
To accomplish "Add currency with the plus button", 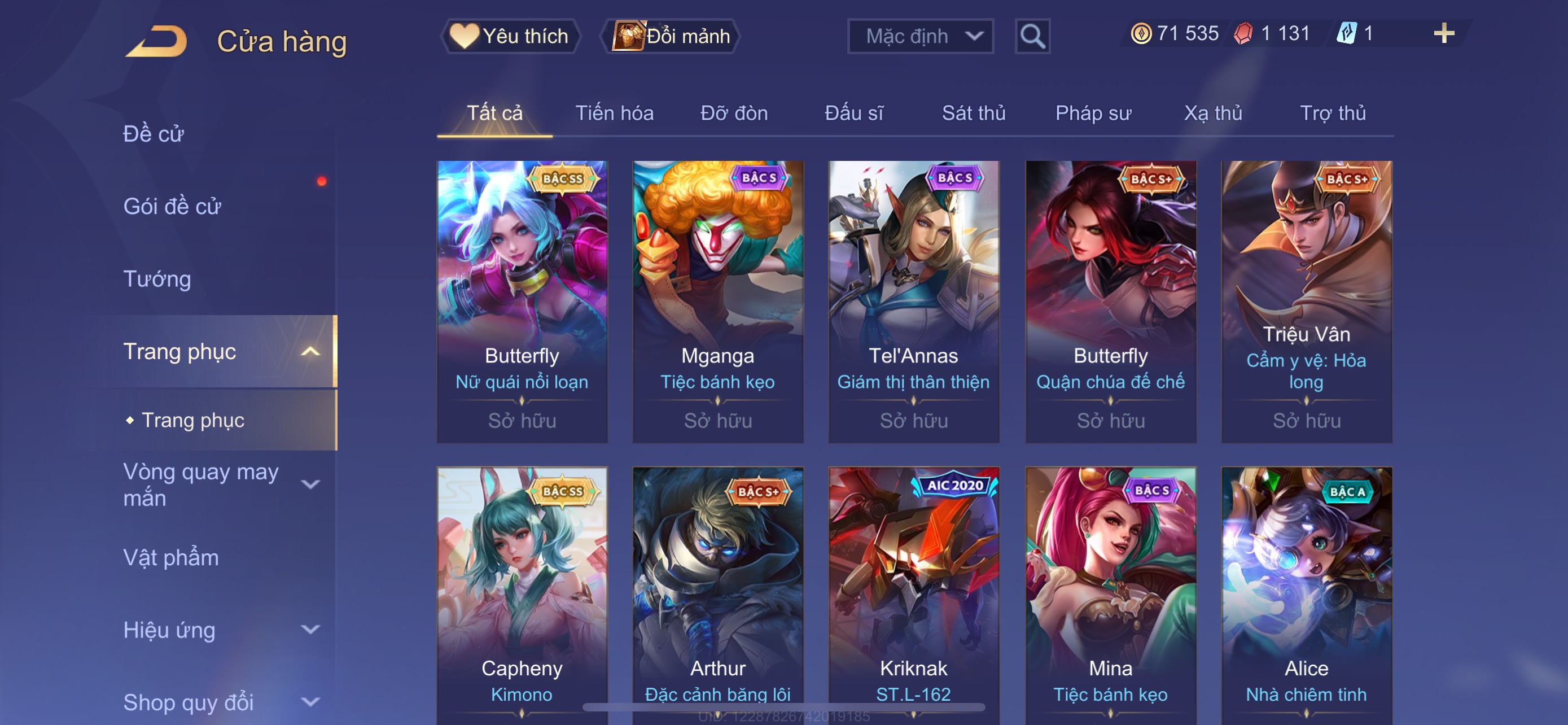I will [1443, 33].
